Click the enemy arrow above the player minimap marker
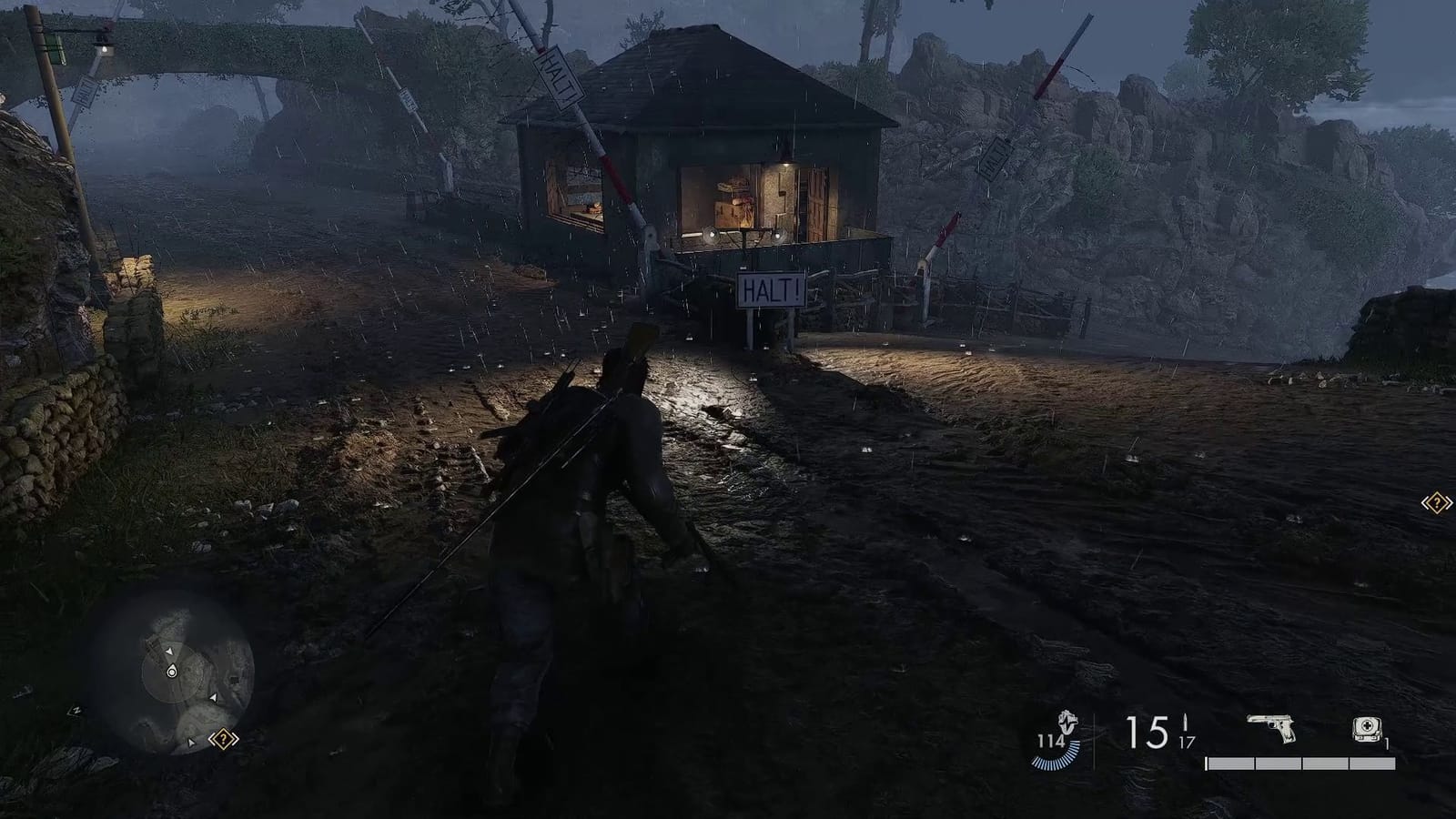 coord(169,651)
